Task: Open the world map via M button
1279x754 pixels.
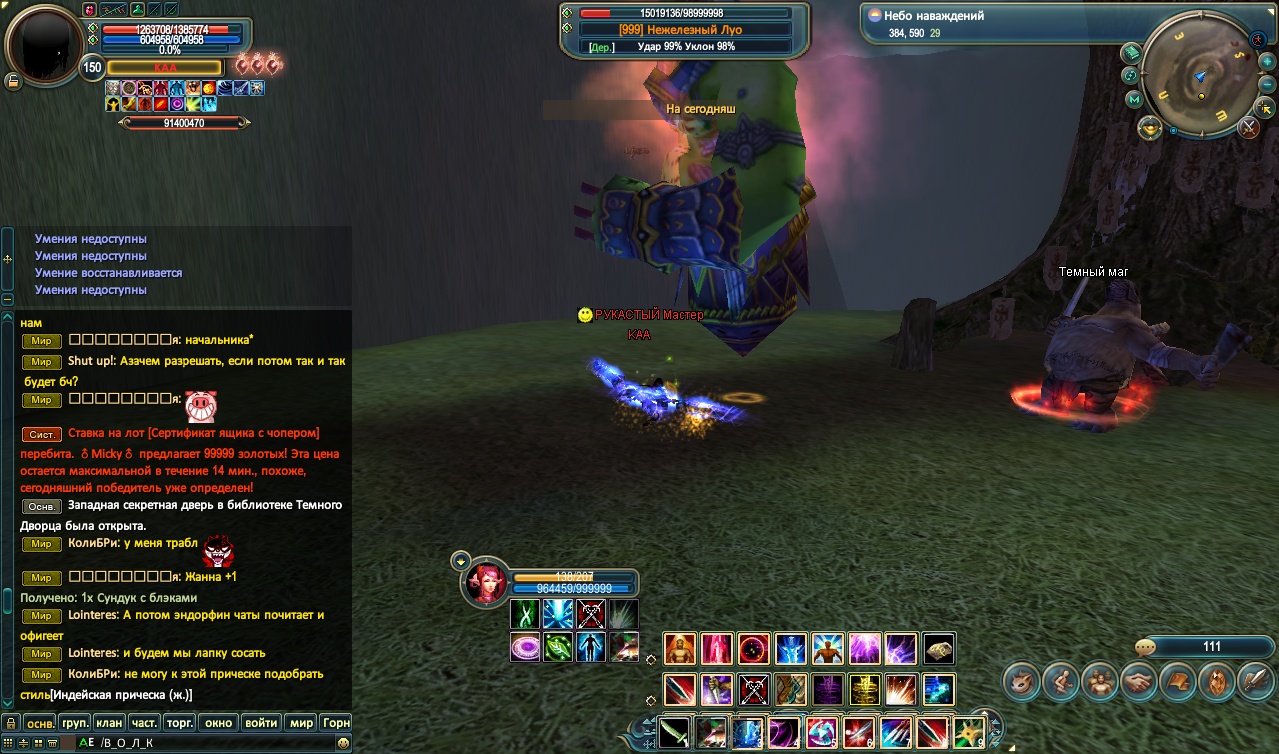Action: click(x=1134, y=100)
